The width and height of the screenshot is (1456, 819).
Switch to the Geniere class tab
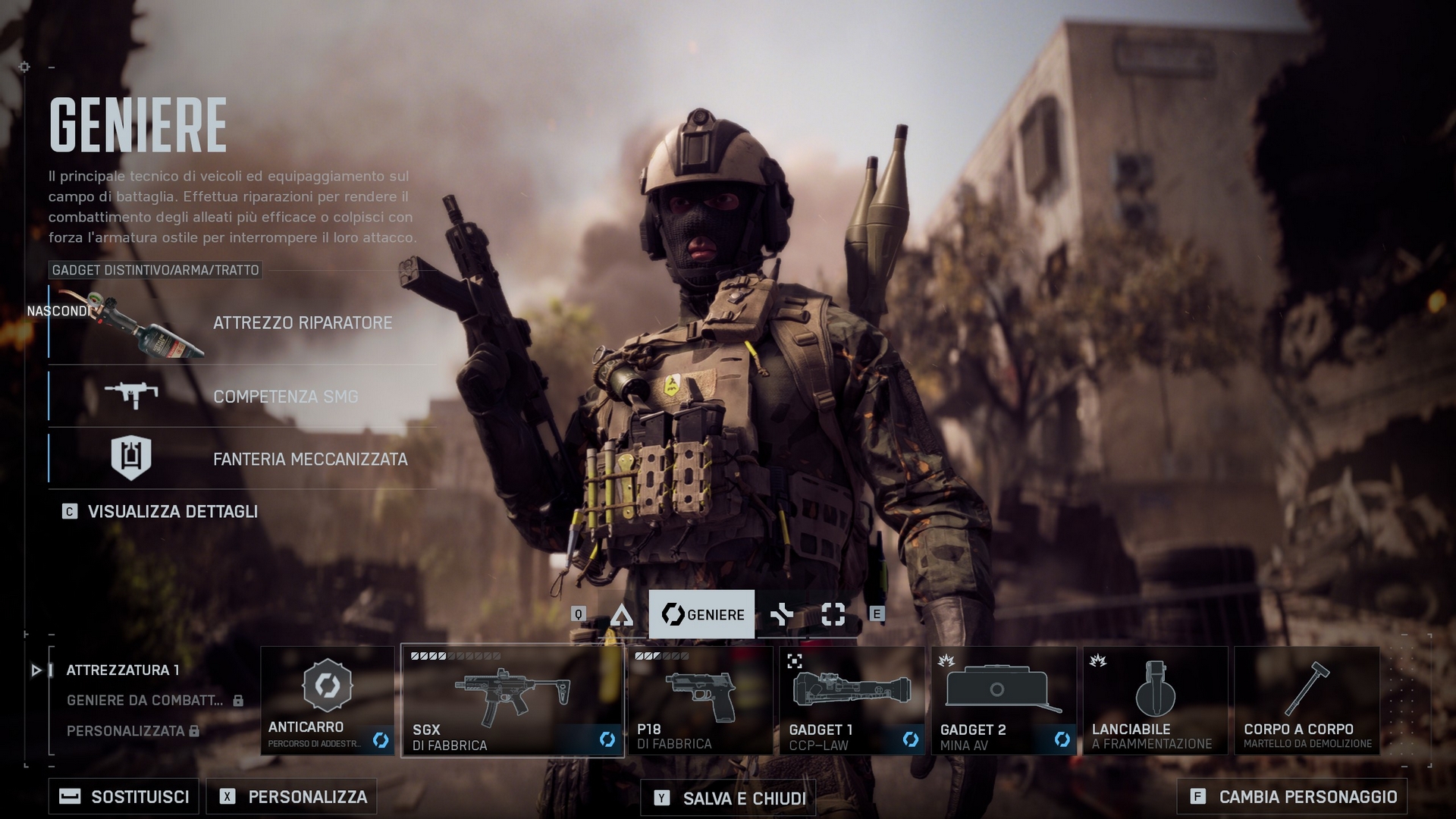pos(702,614)
